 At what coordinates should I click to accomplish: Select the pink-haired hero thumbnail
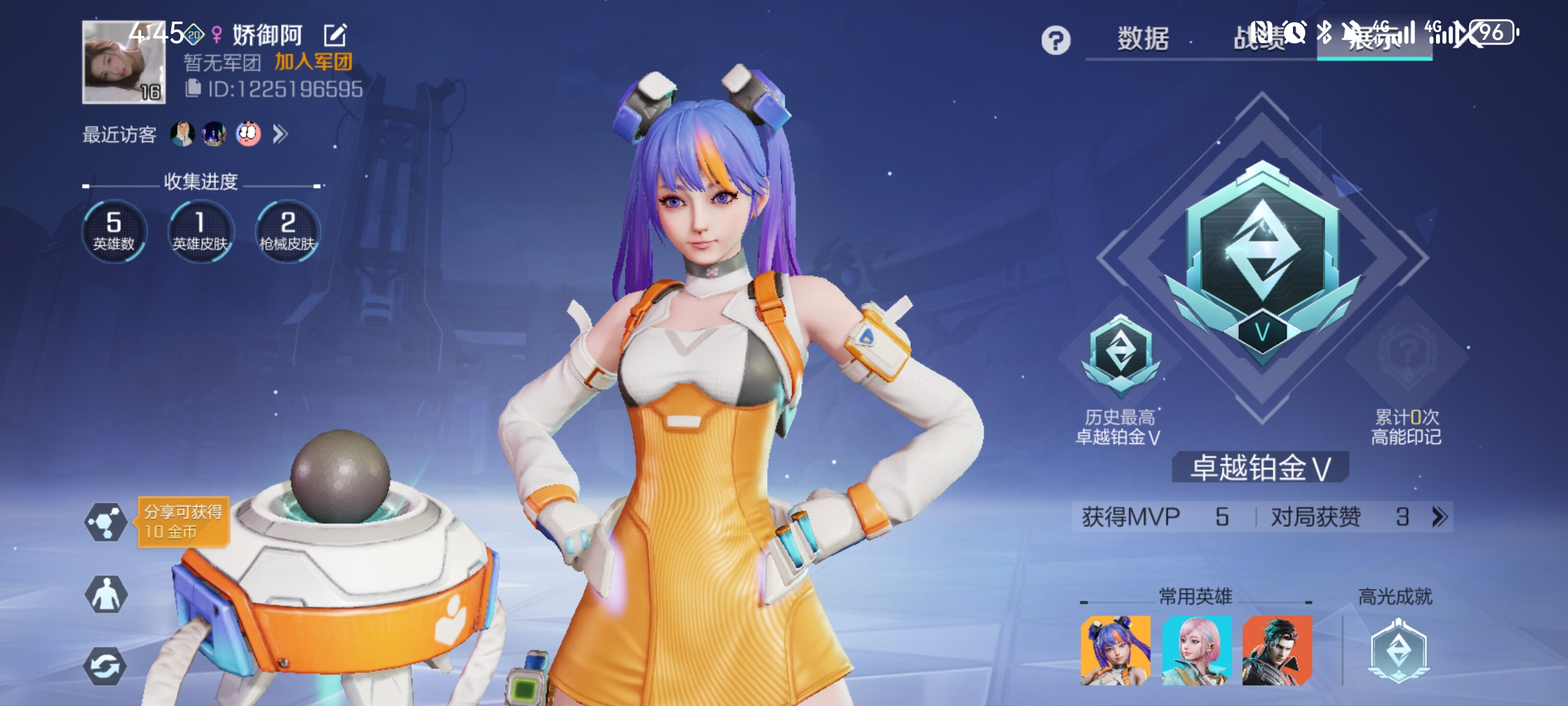point(1196,650)
